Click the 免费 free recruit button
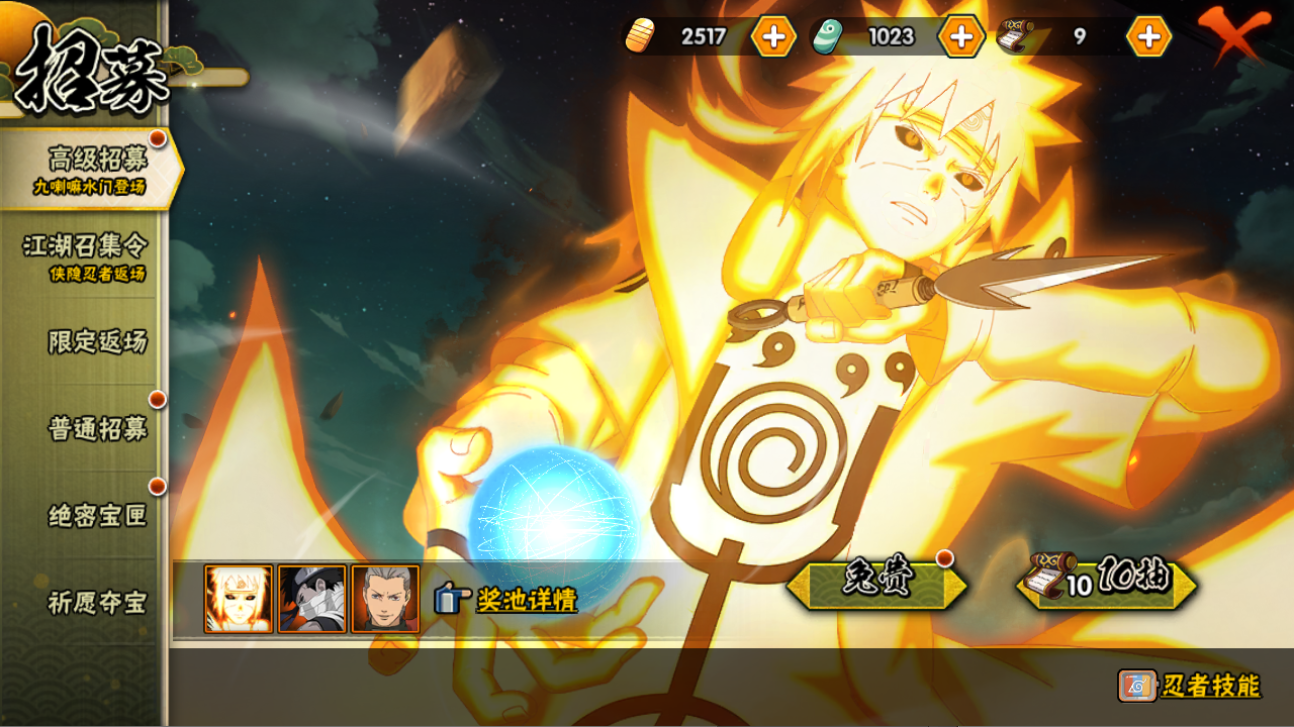The image size is (1294, 727). [x=876, y=582]
